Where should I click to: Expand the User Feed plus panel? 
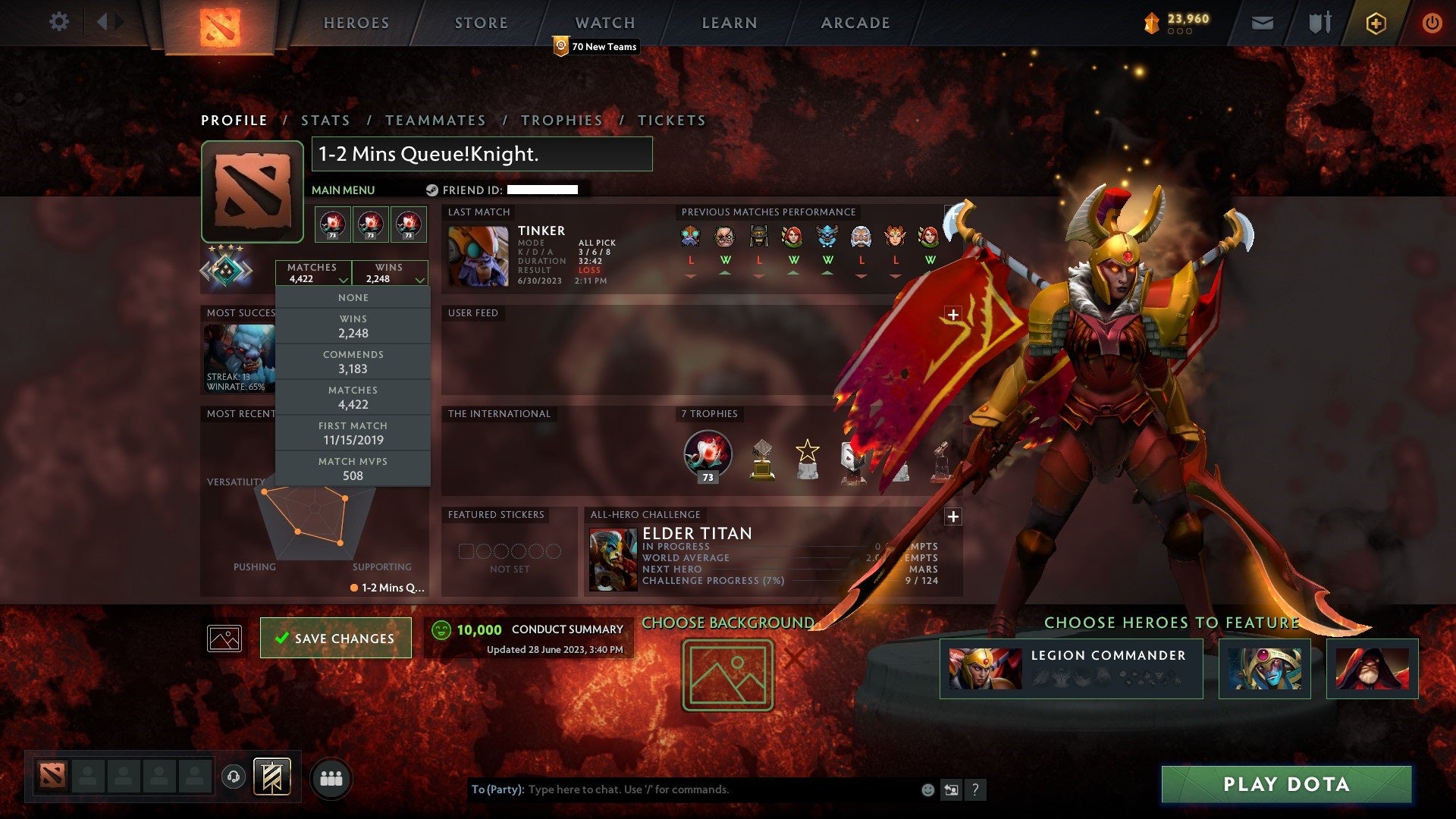click(x=953, y=314)
